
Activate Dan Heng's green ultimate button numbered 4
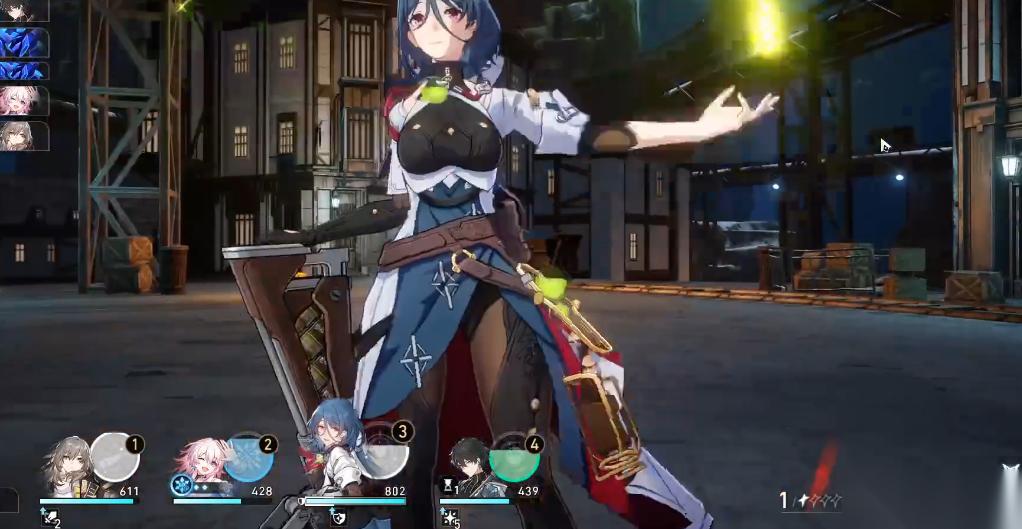[515, 458]
